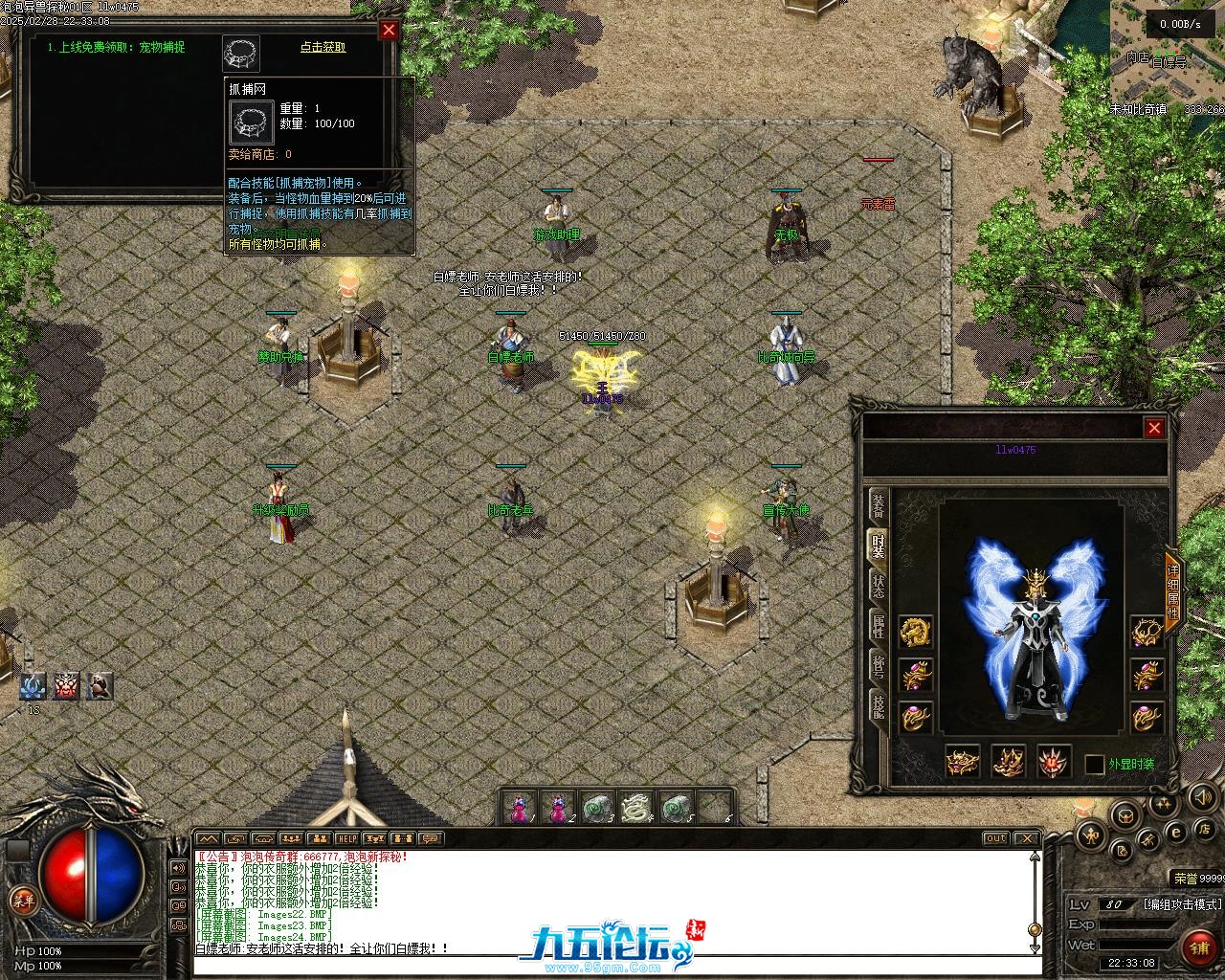Use the first pink potion hotbar slot
The image size is (1225, 980).
pos(518,809)
